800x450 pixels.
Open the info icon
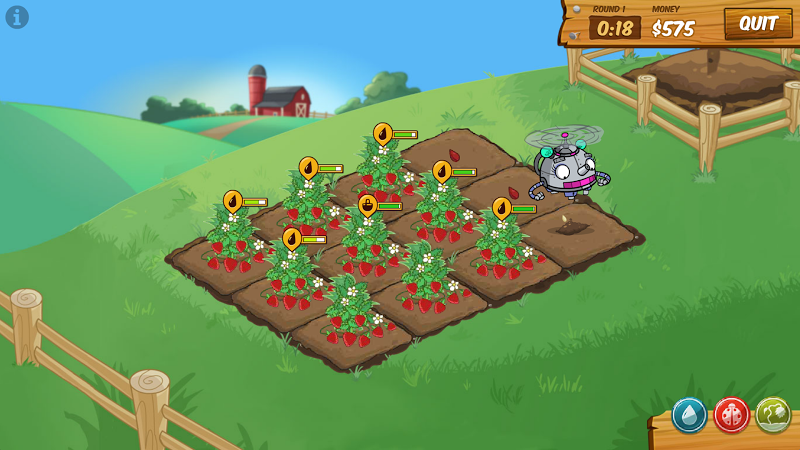(x=17, y=17)
